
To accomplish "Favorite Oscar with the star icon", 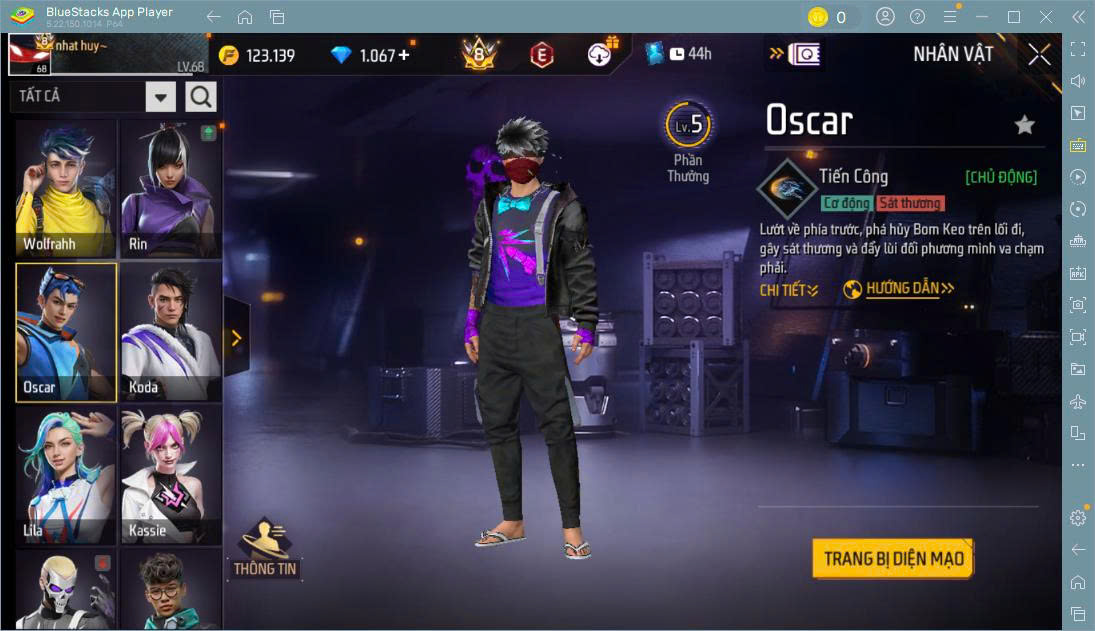I will click(x=1024, y=125).
